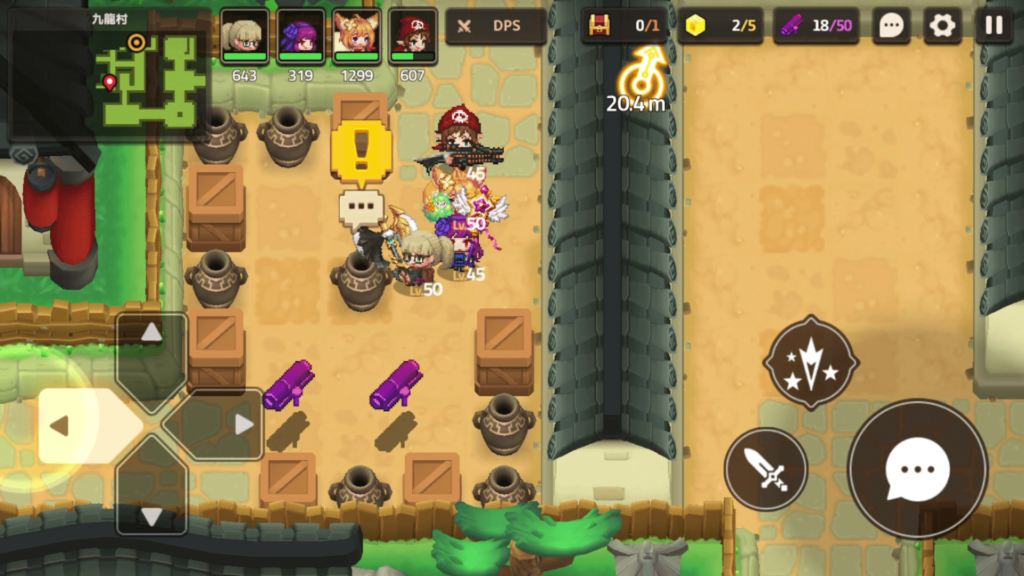Tap the large speech bubble talk button

pos(917,468)
